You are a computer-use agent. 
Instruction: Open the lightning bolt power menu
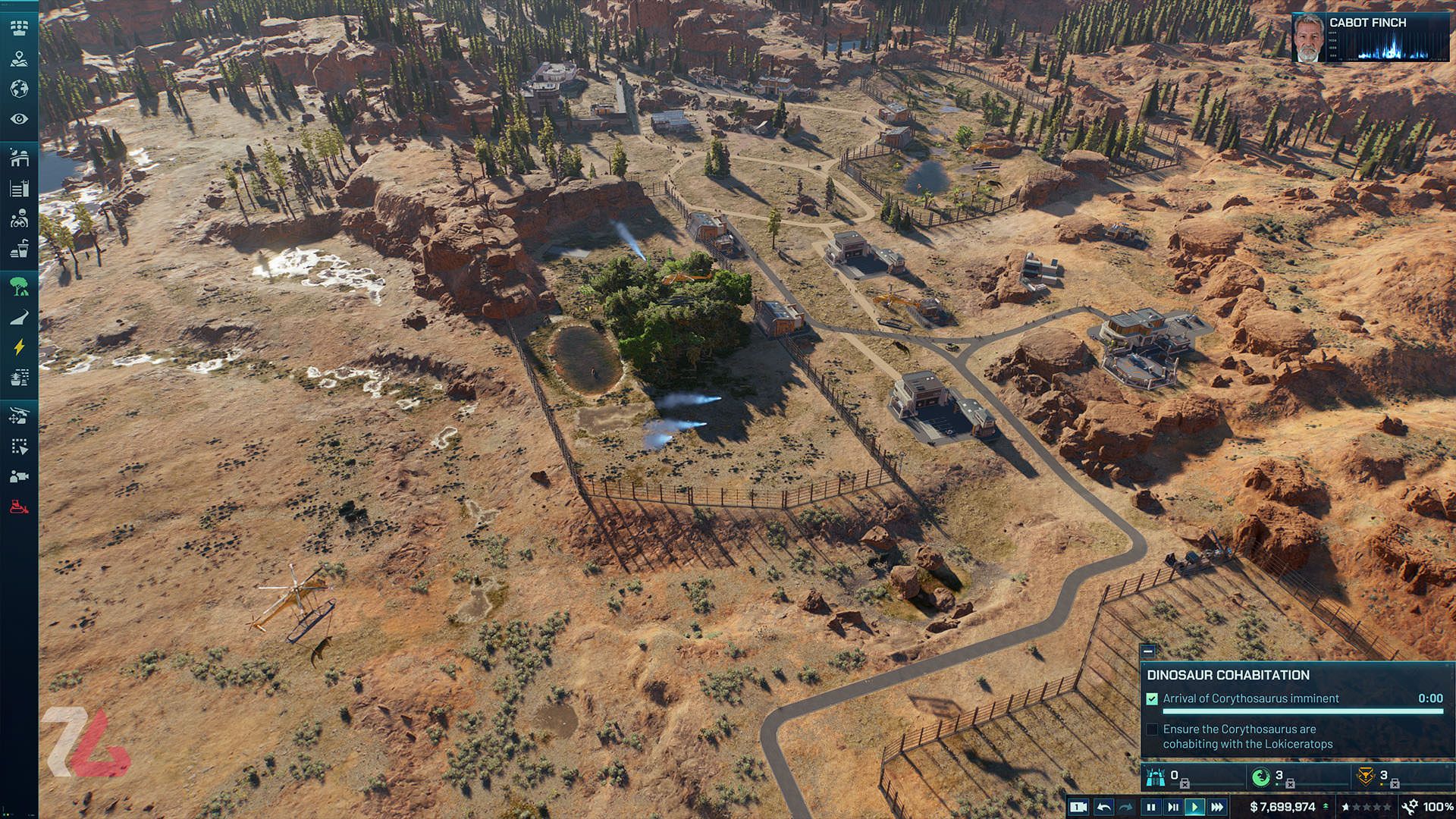point(19,347)
